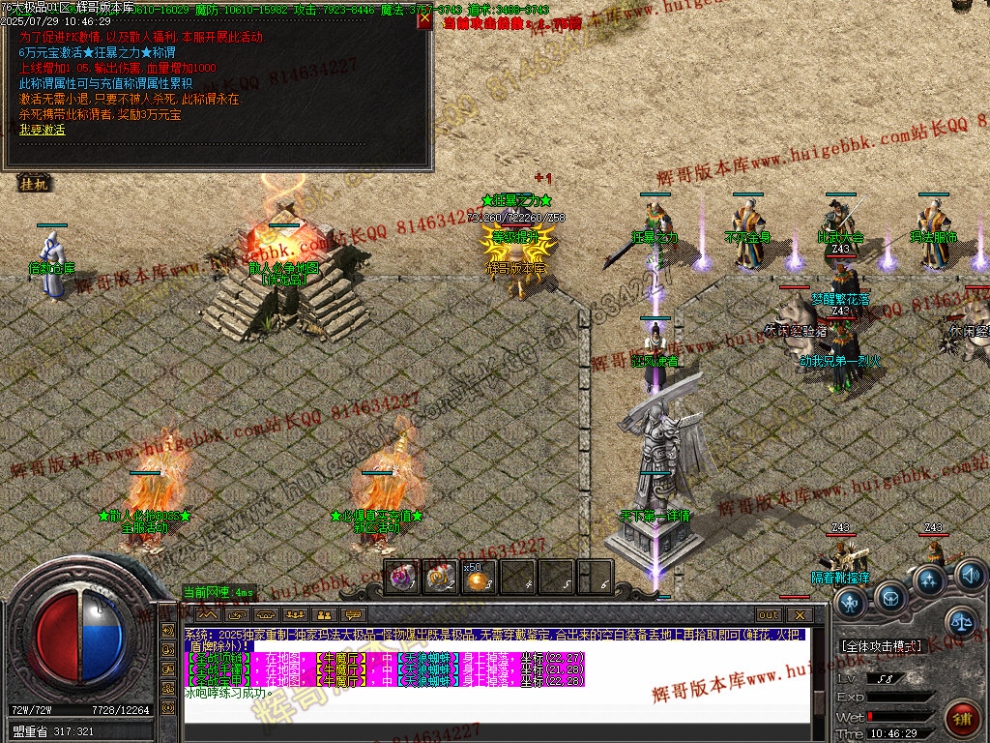Select the 我要激活 dialogue link
The width and height of the screenshot is (990, 743).
[42, 130]
